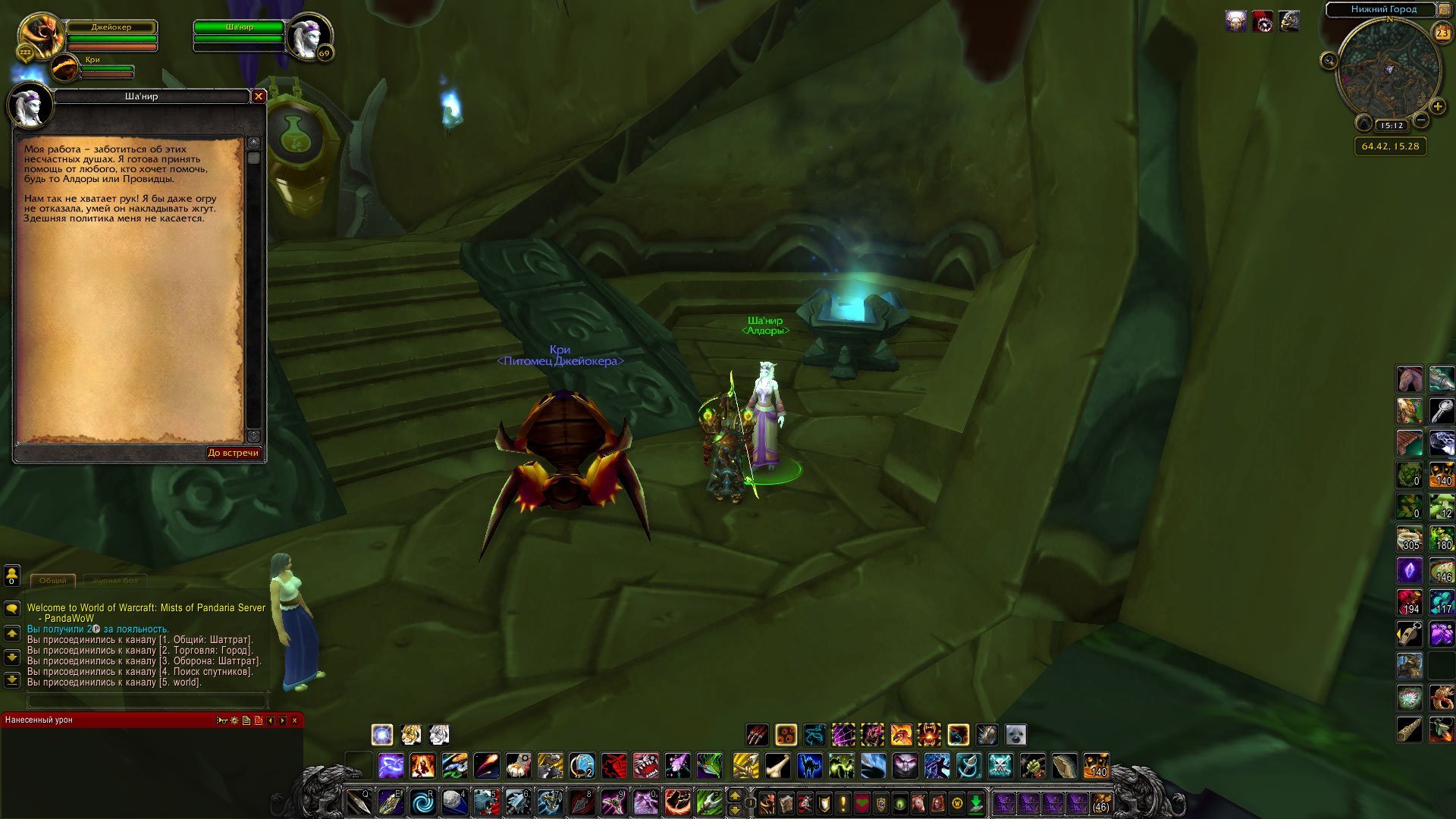Screen dimensions: 1456x819
Task: Switch to the 'Общий' chat tab
Action: (53, 580)
